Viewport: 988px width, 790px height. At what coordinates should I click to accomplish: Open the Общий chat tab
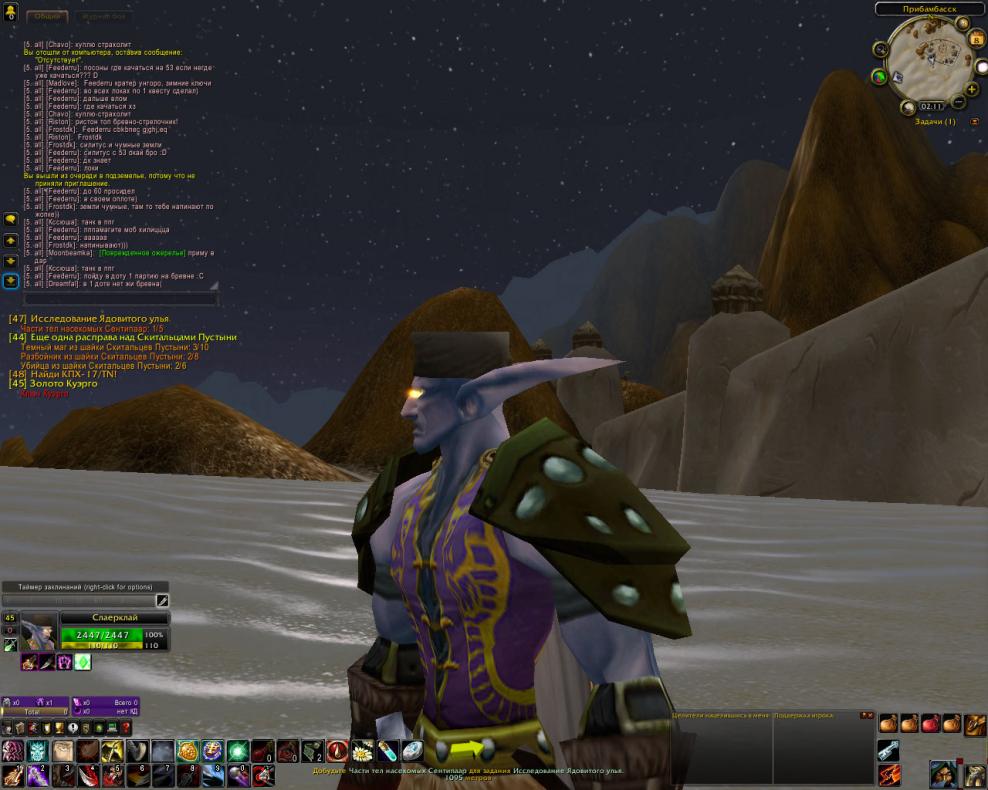pos(45,17)
